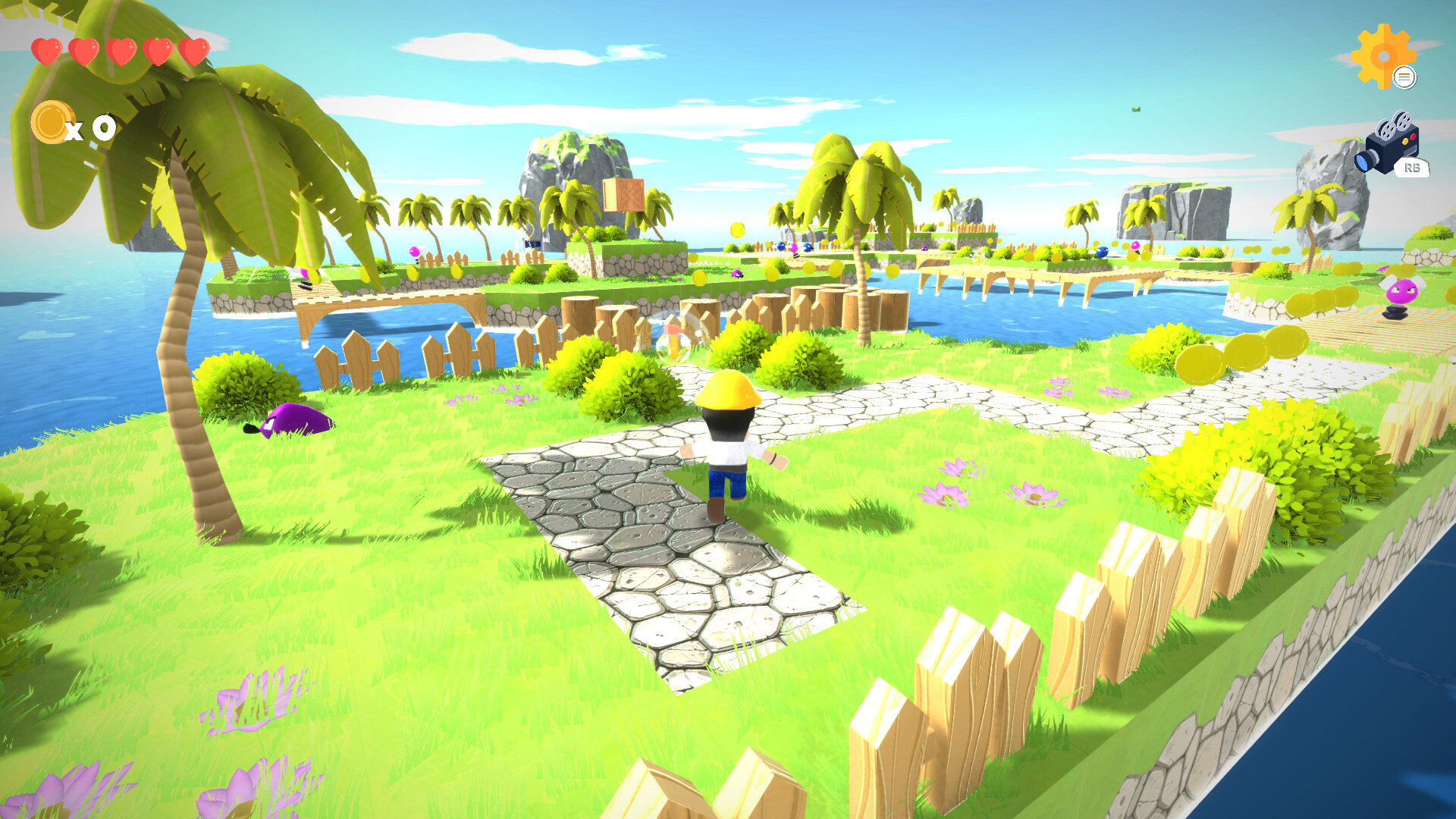The width and height of the screenshot is (1456, 819).
Task: Click the first heart in the health bar
Action: (x=45, y=50)
